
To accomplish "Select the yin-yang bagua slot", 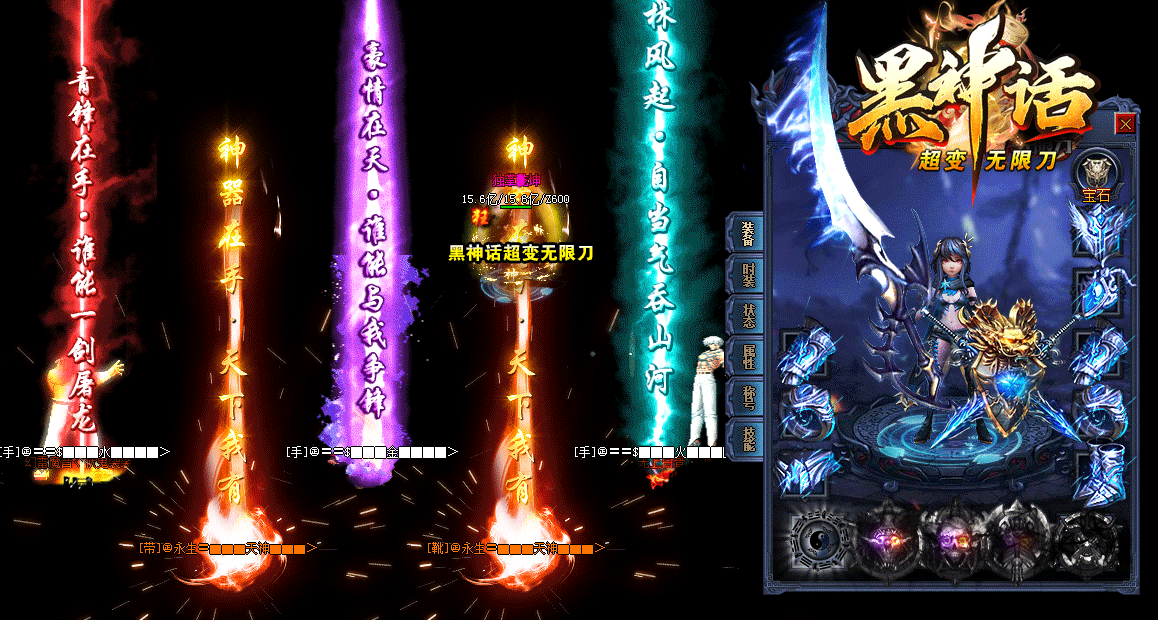I will pyautogui.click(x=820, y=541).
